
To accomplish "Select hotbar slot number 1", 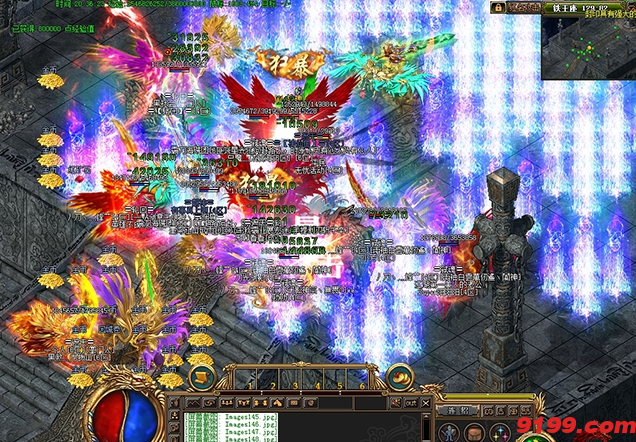I will click(246, 378).
